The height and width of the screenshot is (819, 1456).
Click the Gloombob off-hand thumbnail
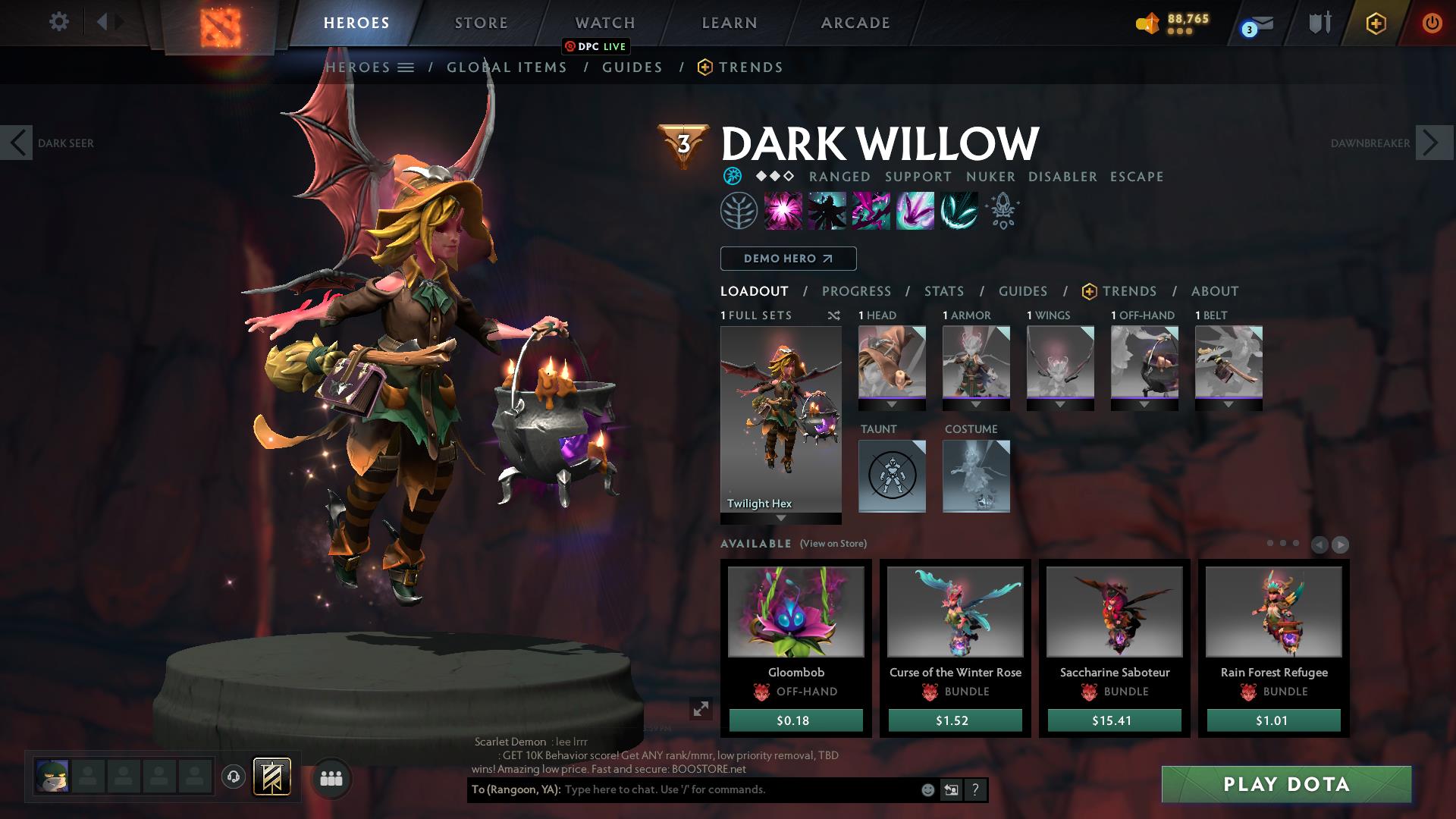pos(795,612)
